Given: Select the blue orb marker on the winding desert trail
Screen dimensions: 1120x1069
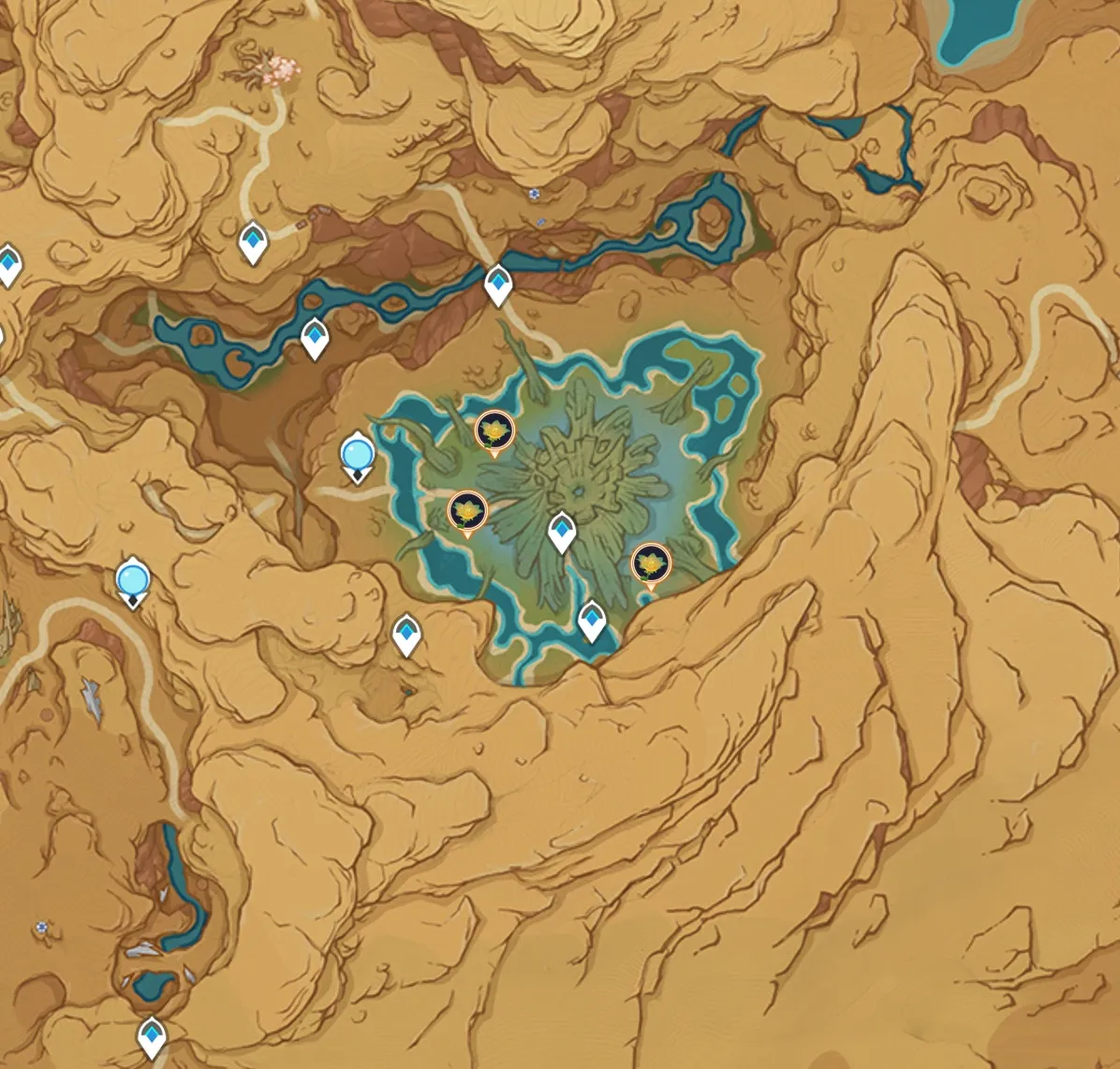Looking at the screenshot, I should 133,579.
